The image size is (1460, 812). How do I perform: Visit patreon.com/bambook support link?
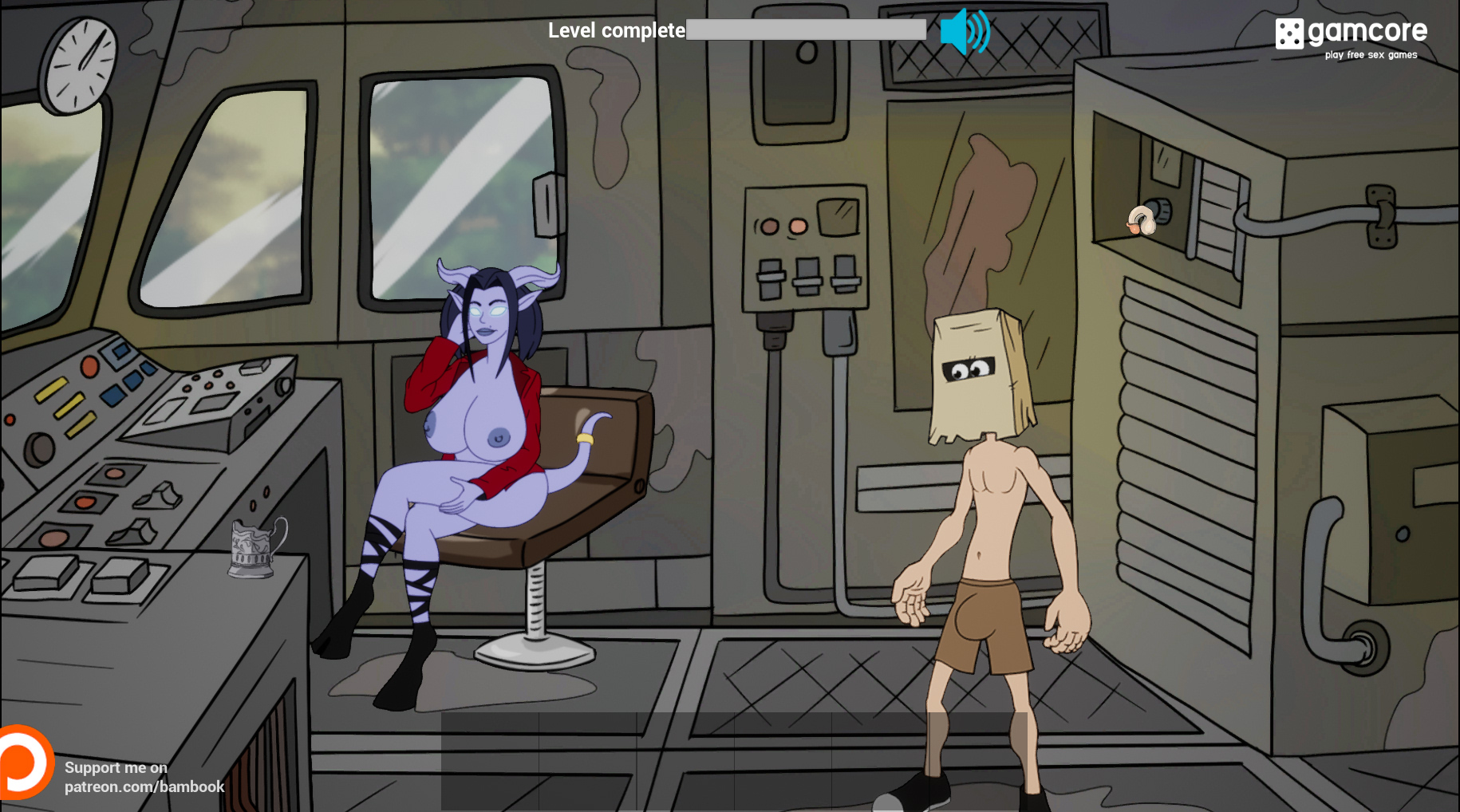click(x=144, y=786)
